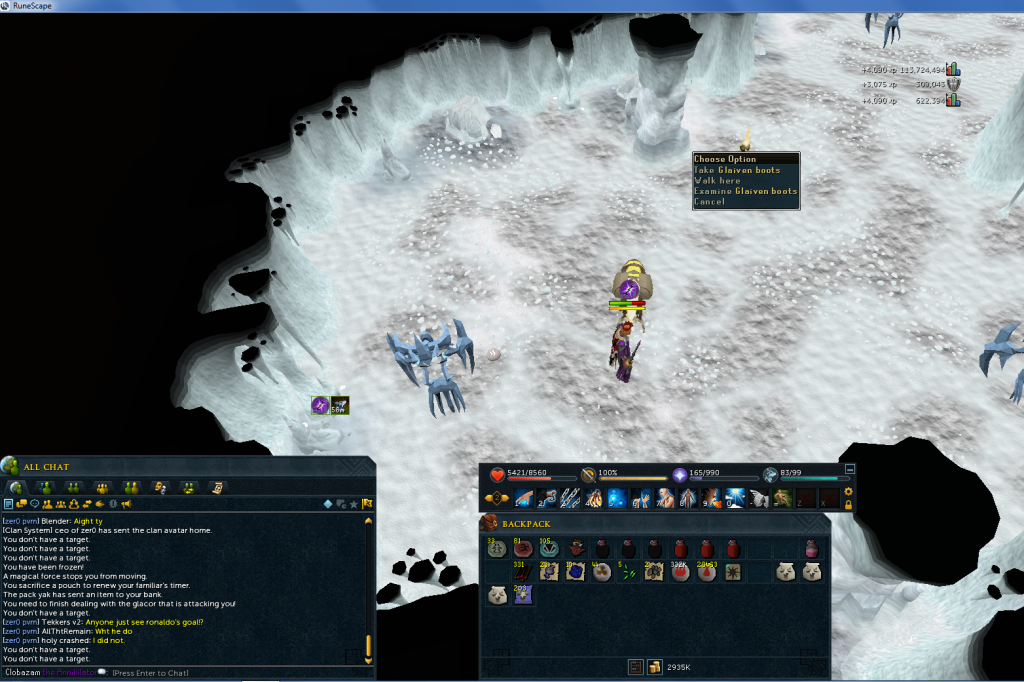Toggle the action bar padlock
The image size is (1024, 682).
pos(849,505)
